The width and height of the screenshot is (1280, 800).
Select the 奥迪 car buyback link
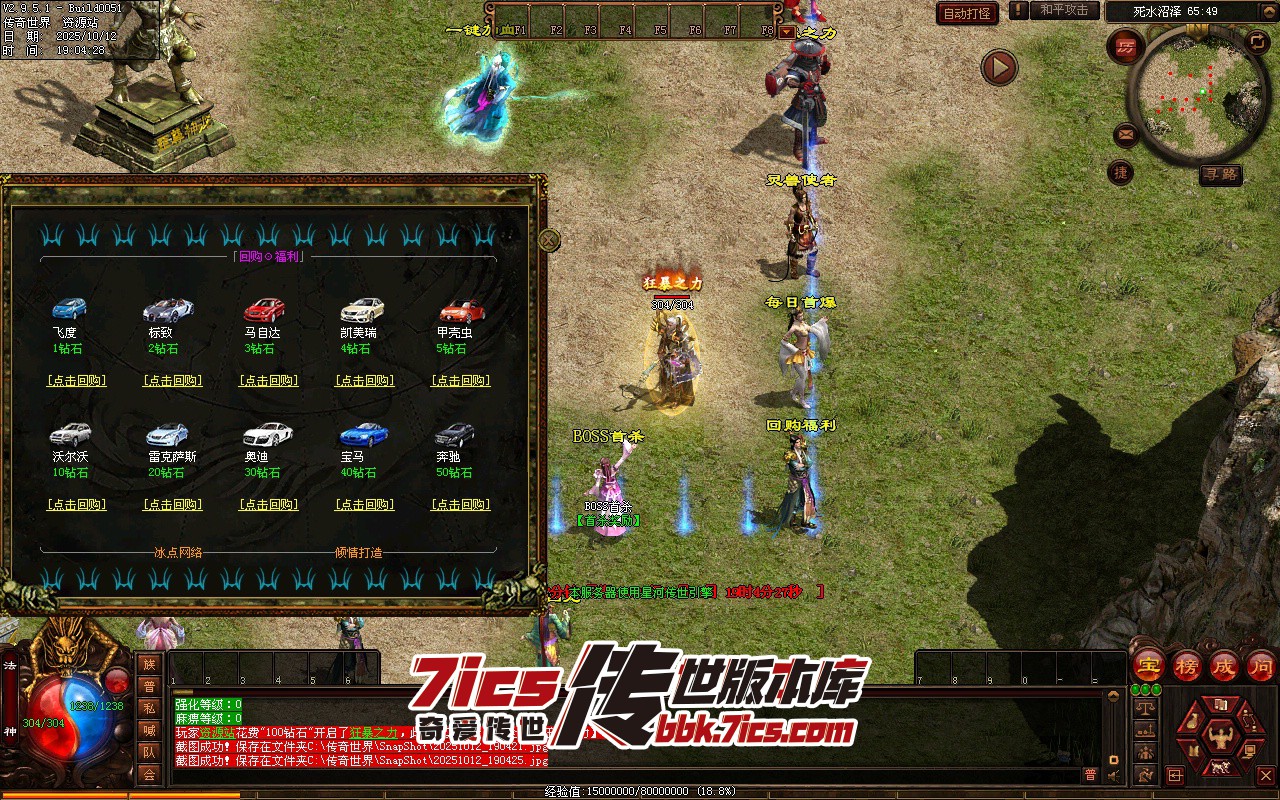[x=268, y=505]
